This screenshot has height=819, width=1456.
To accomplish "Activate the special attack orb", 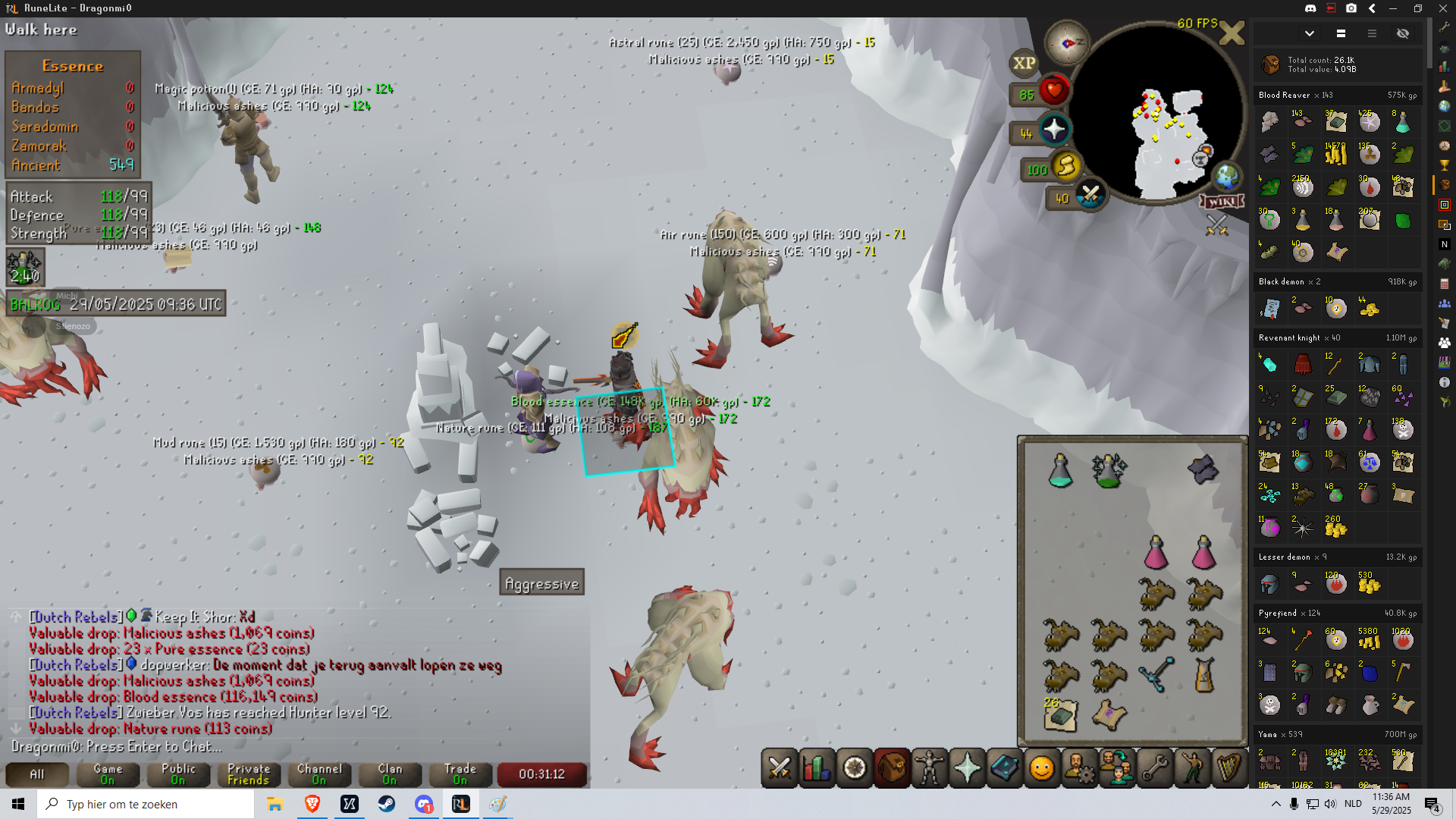I will (x=1091, y=195).
